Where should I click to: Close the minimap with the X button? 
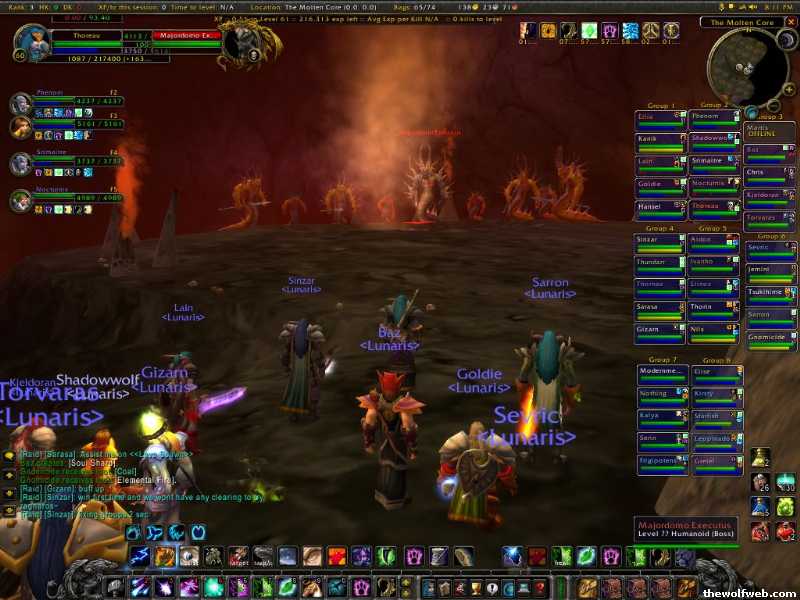790,21
